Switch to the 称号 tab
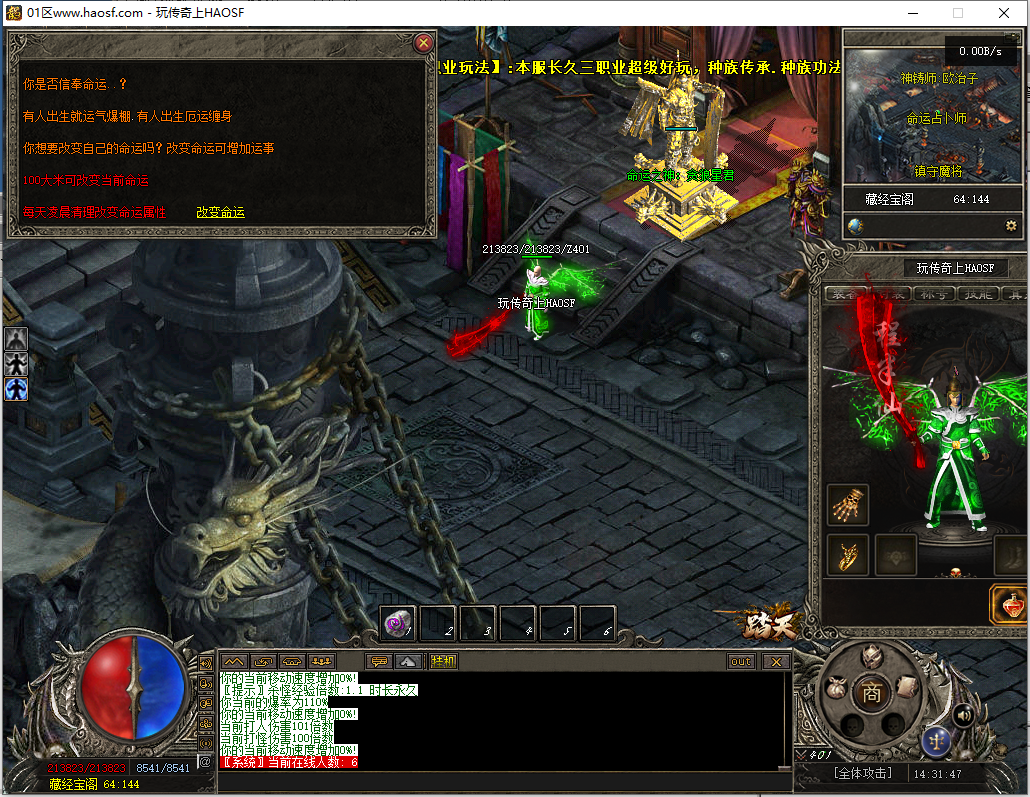 [936, 294]
